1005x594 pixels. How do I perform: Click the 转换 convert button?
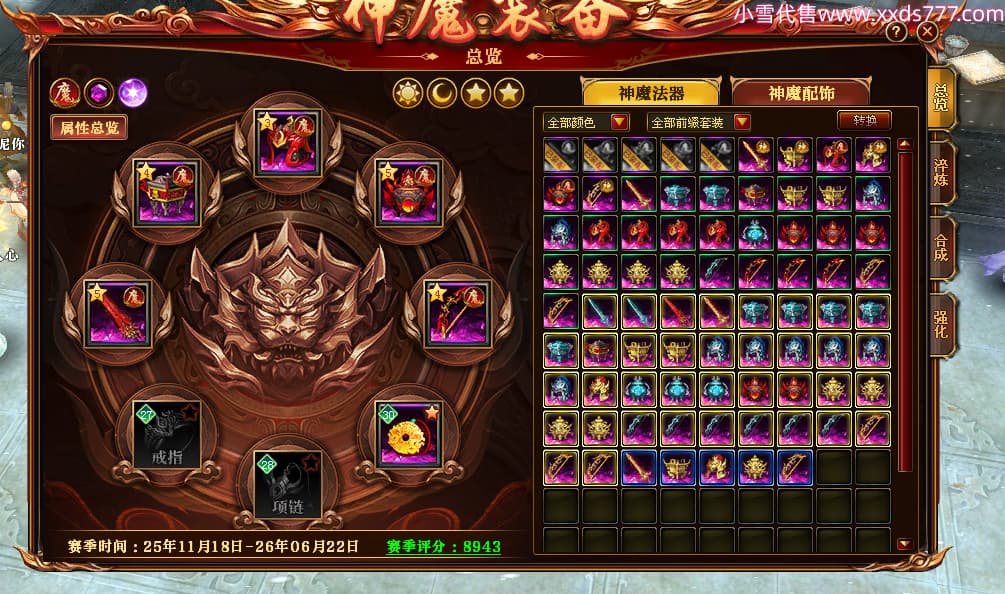tap(864, 120)
